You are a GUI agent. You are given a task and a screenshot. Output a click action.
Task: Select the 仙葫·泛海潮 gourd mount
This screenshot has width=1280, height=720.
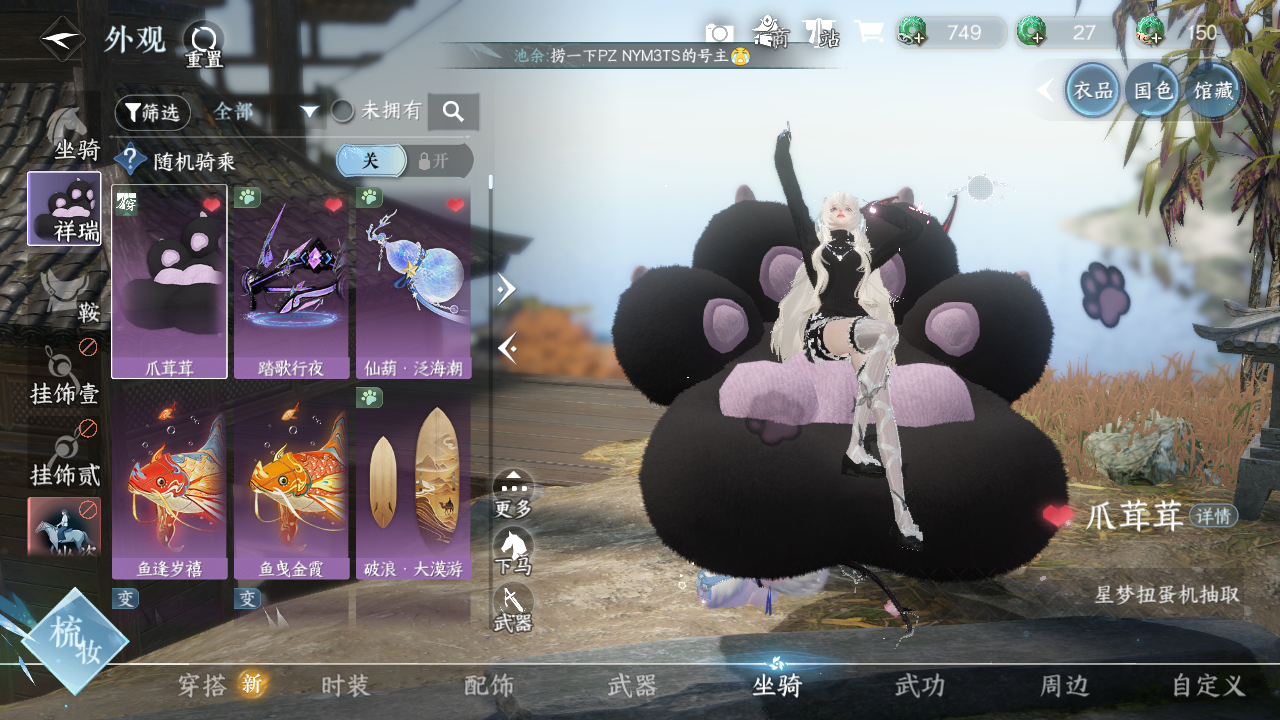point(413,281)
